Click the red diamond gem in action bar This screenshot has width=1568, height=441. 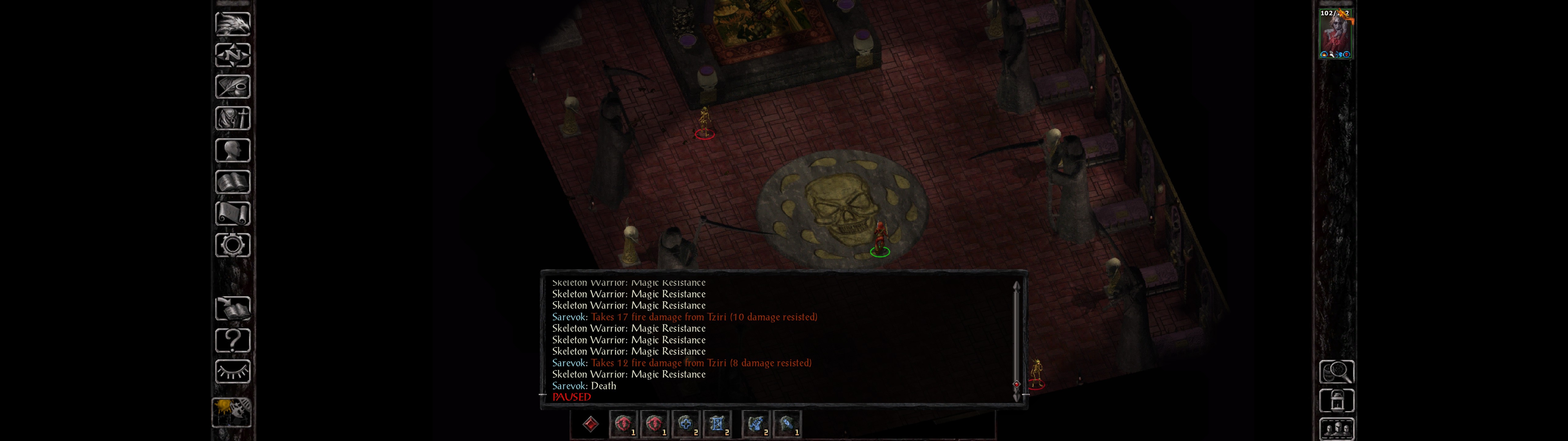[590, 424]
